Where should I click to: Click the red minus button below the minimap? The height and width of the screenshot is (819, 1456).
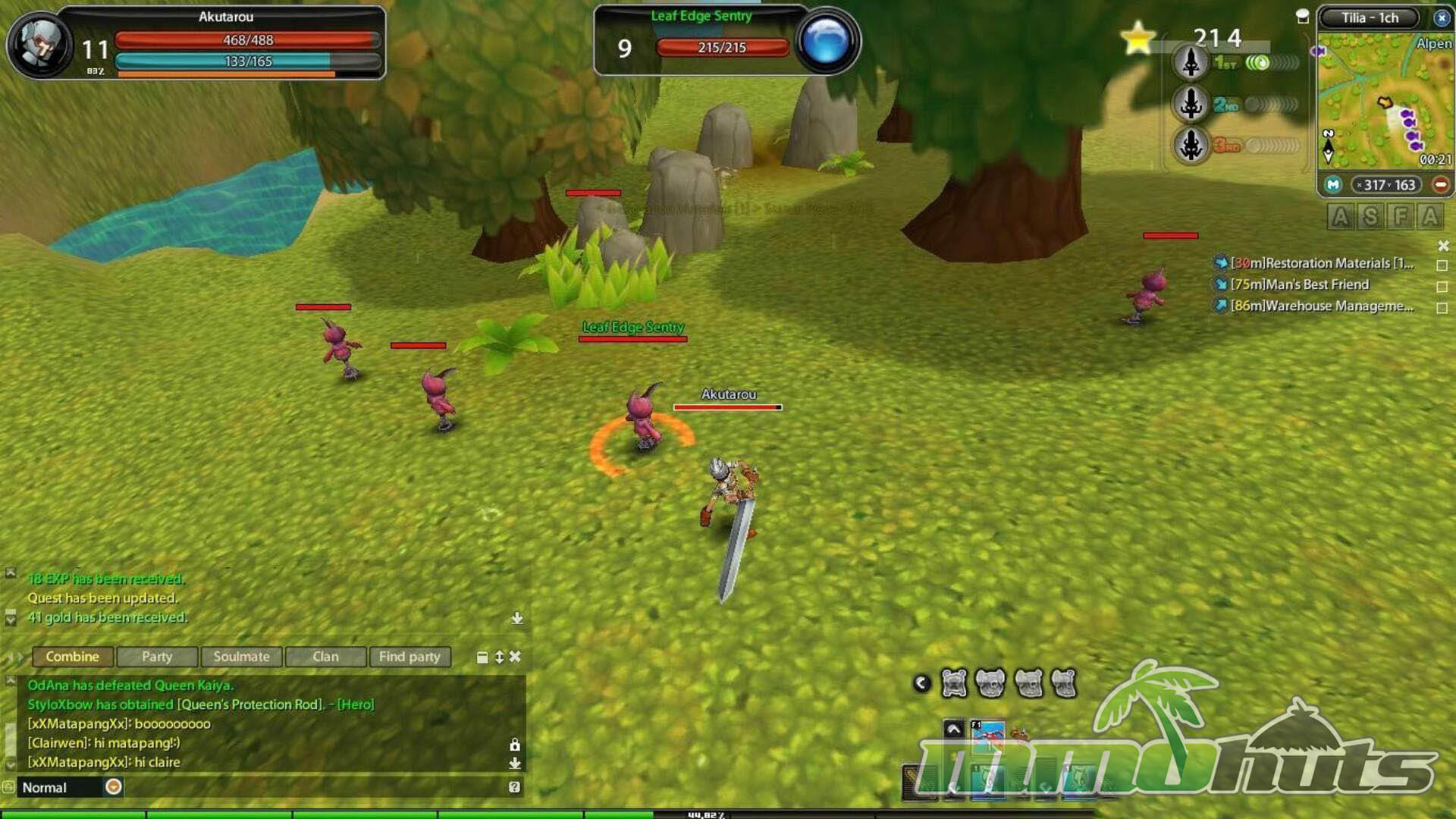(x=1441, y=185)
